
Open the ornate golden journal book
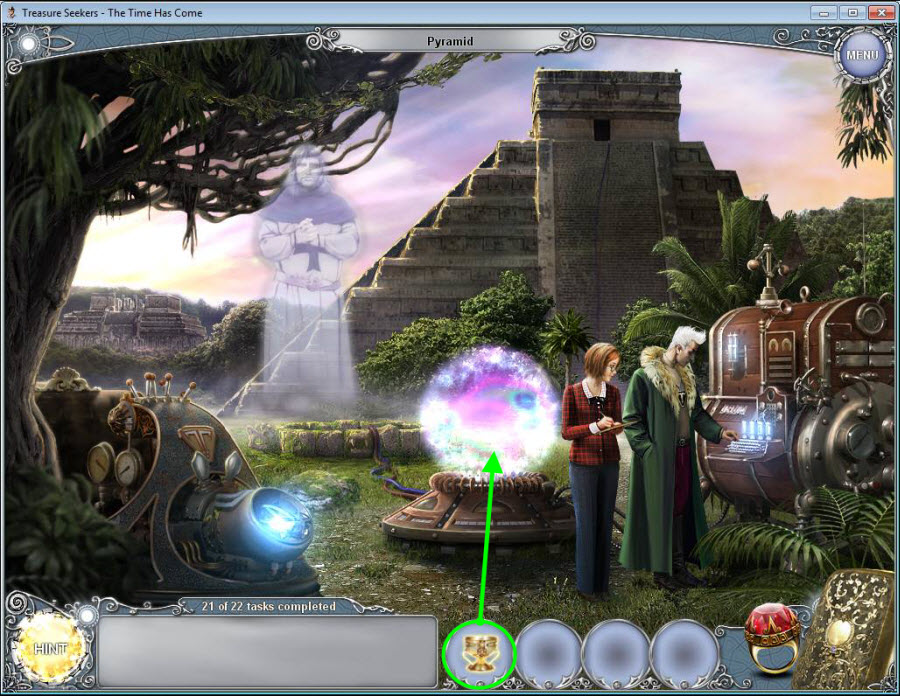[850, 630]
